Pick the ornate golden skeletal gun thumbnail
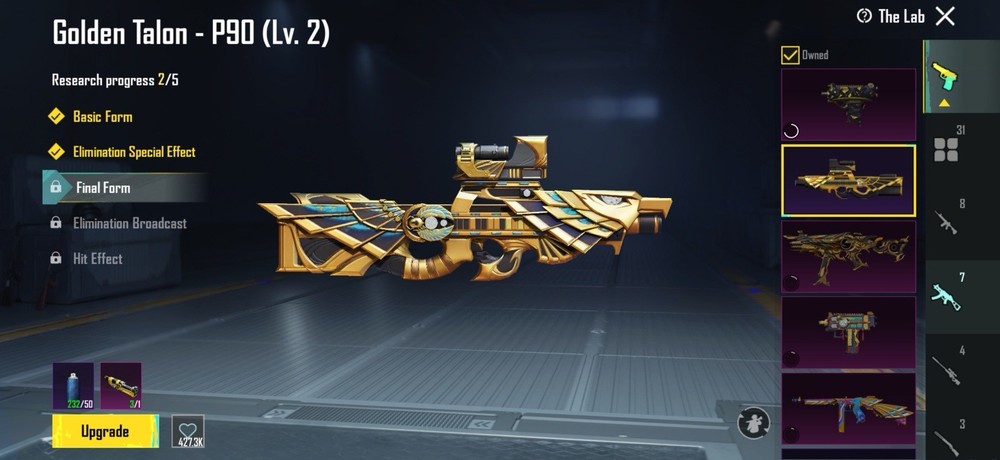 [848, 256]
